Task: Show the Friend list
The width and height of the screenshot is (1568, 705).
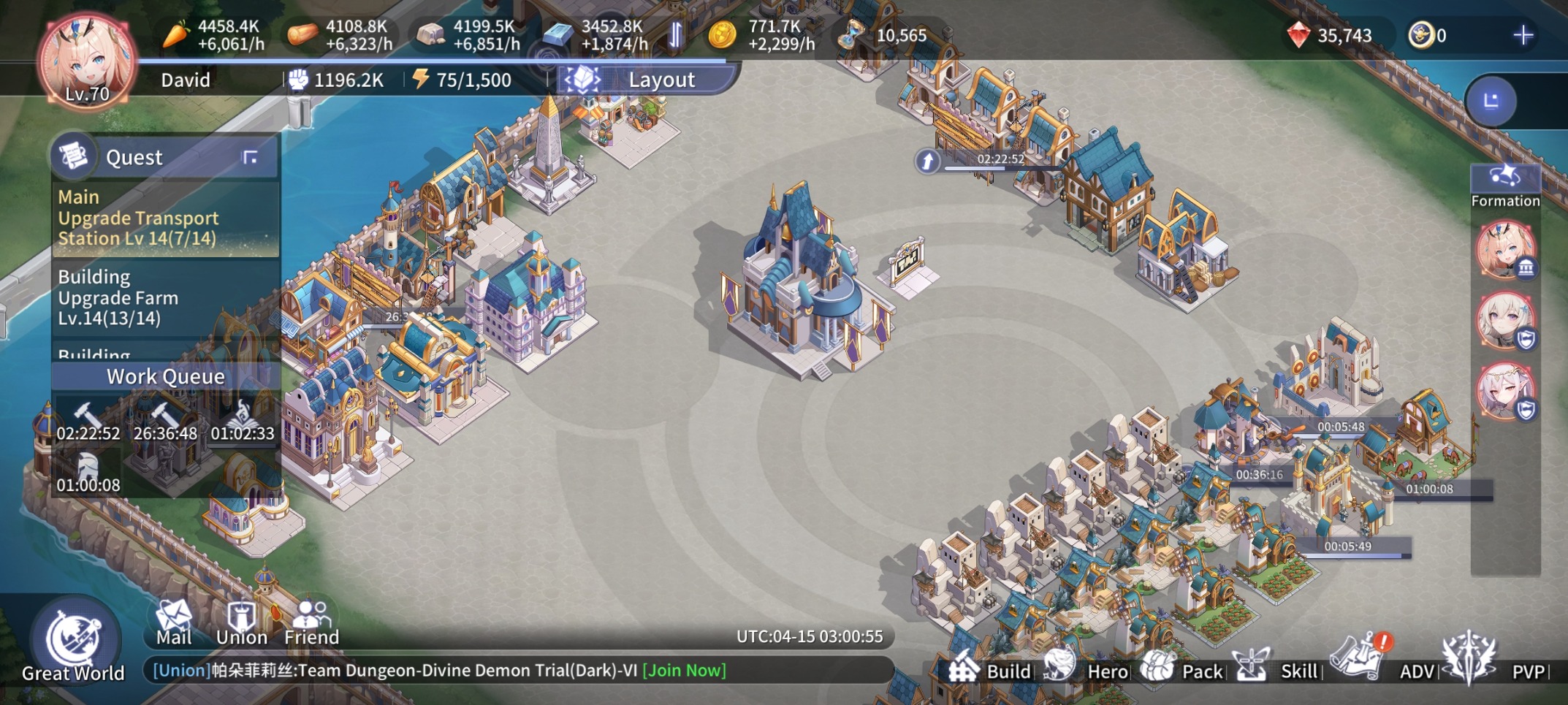Action: [311, 622]
